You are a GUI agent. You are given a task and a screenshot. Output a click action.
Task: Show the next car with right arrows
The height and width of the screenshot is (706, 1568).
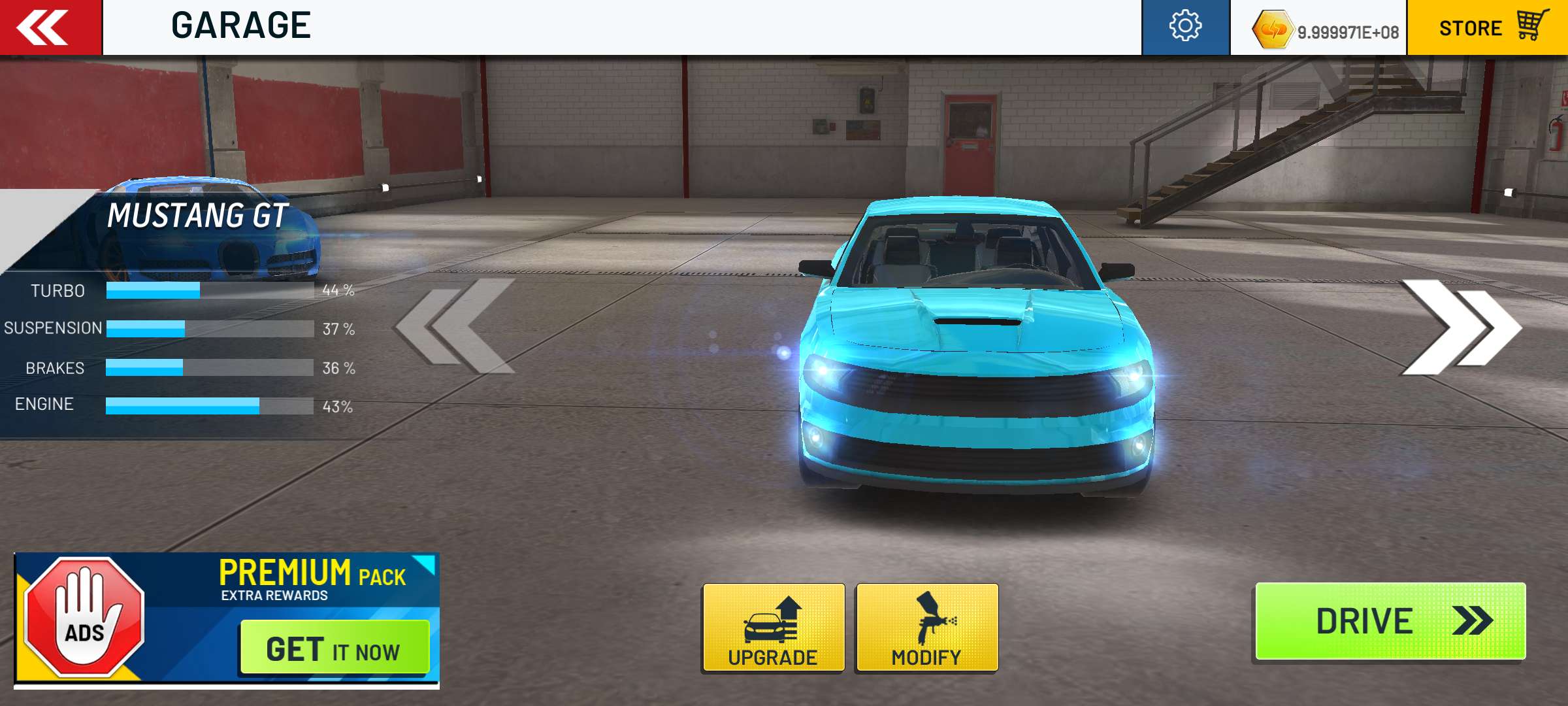tap(1460, 327)
